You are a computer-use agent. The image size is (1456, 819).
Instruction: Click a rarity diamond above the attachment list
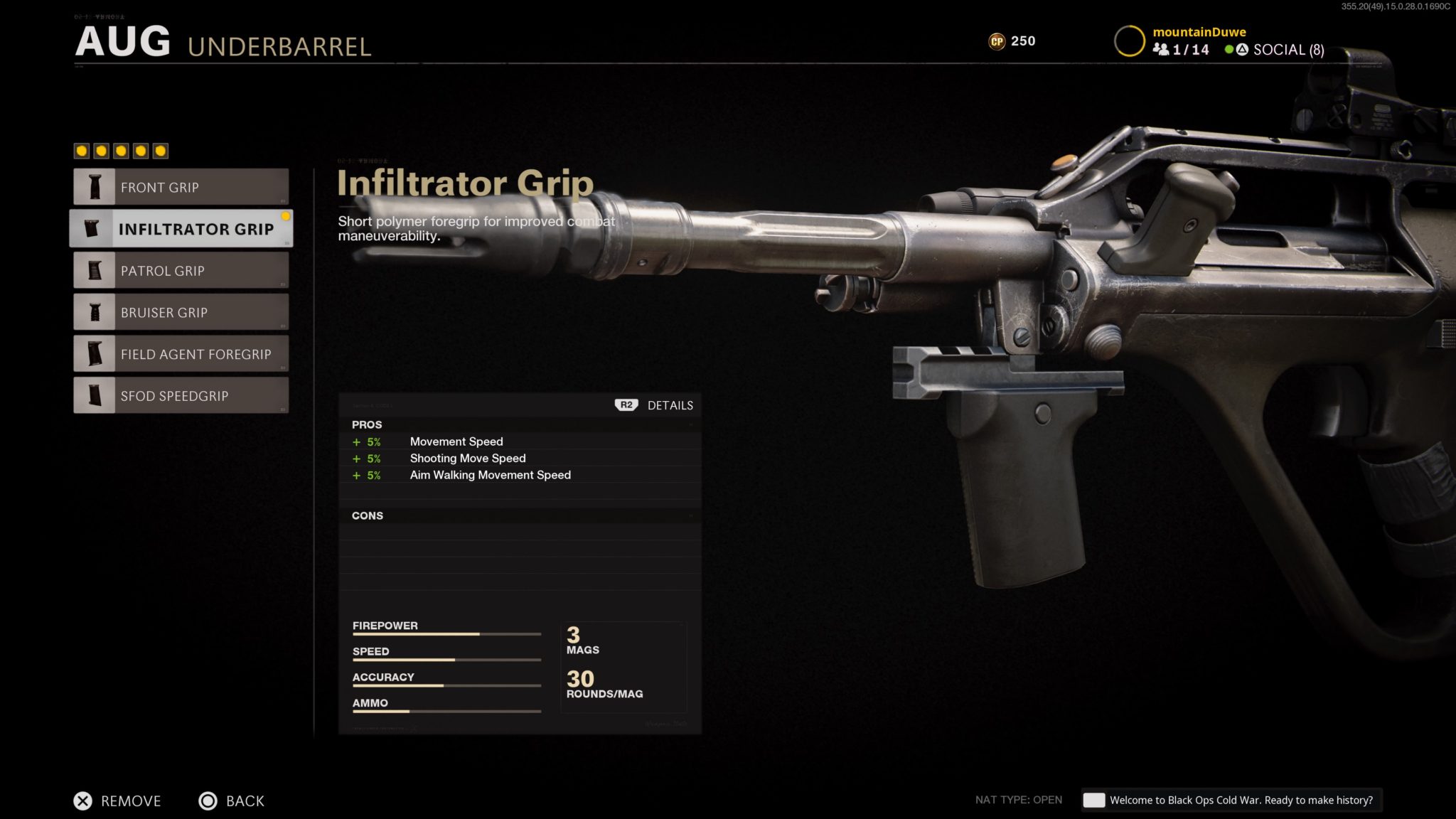pos(81,150)
